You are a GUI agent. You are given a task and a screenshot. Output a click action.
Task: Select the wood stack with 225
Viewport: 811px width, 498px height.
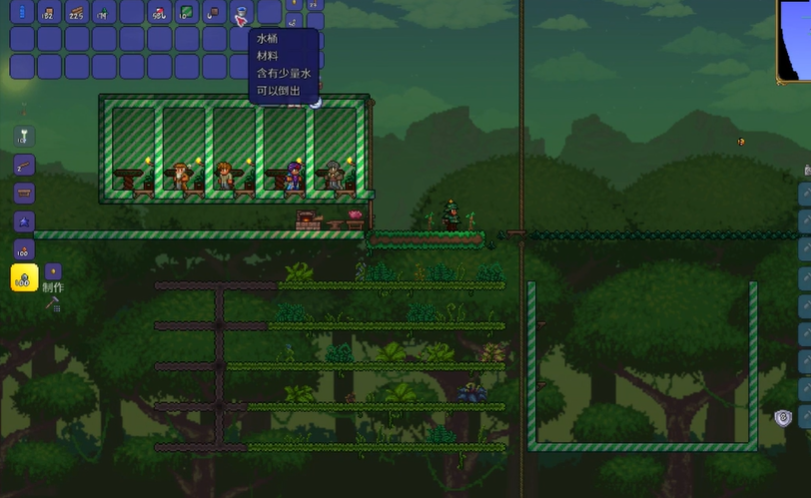77,13
